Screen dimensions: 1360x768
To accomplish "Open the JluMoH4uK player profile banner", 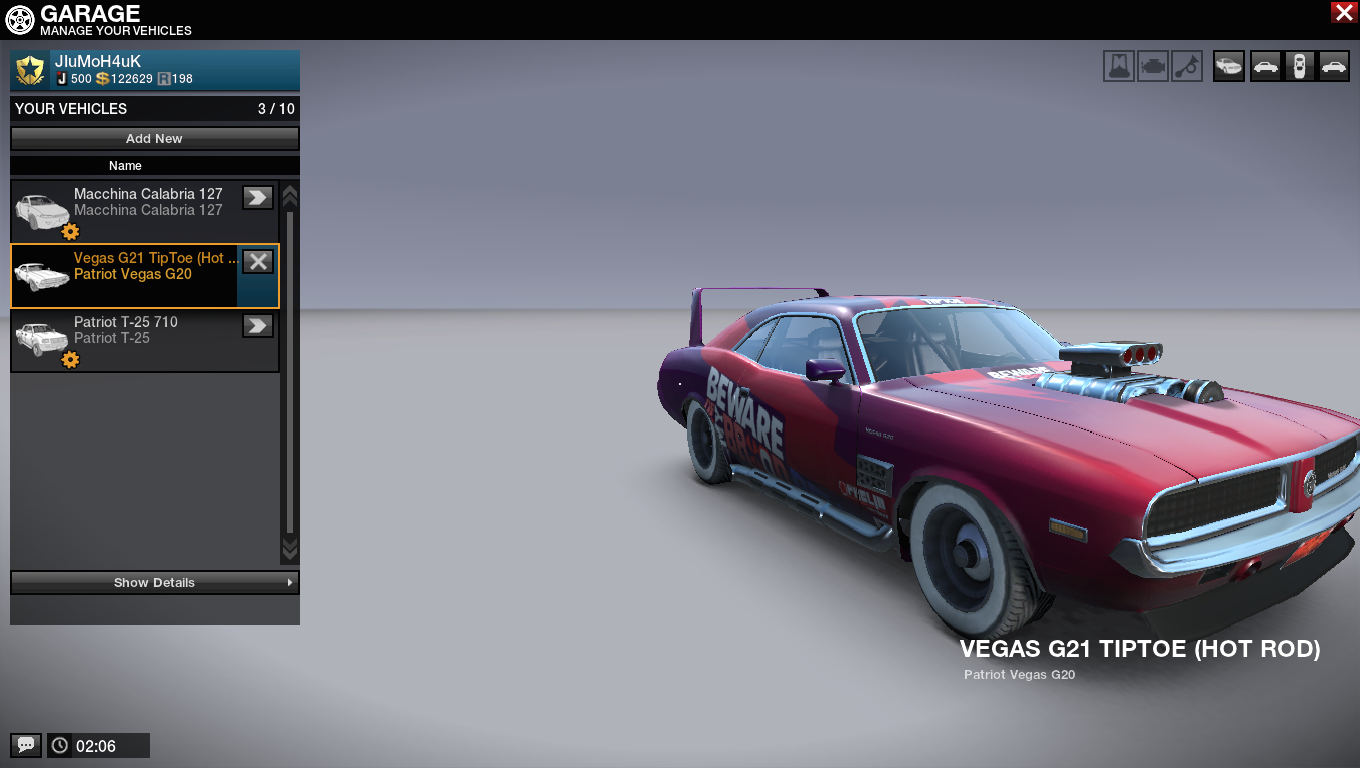I will pyautogui.click(x=155, y=70).
